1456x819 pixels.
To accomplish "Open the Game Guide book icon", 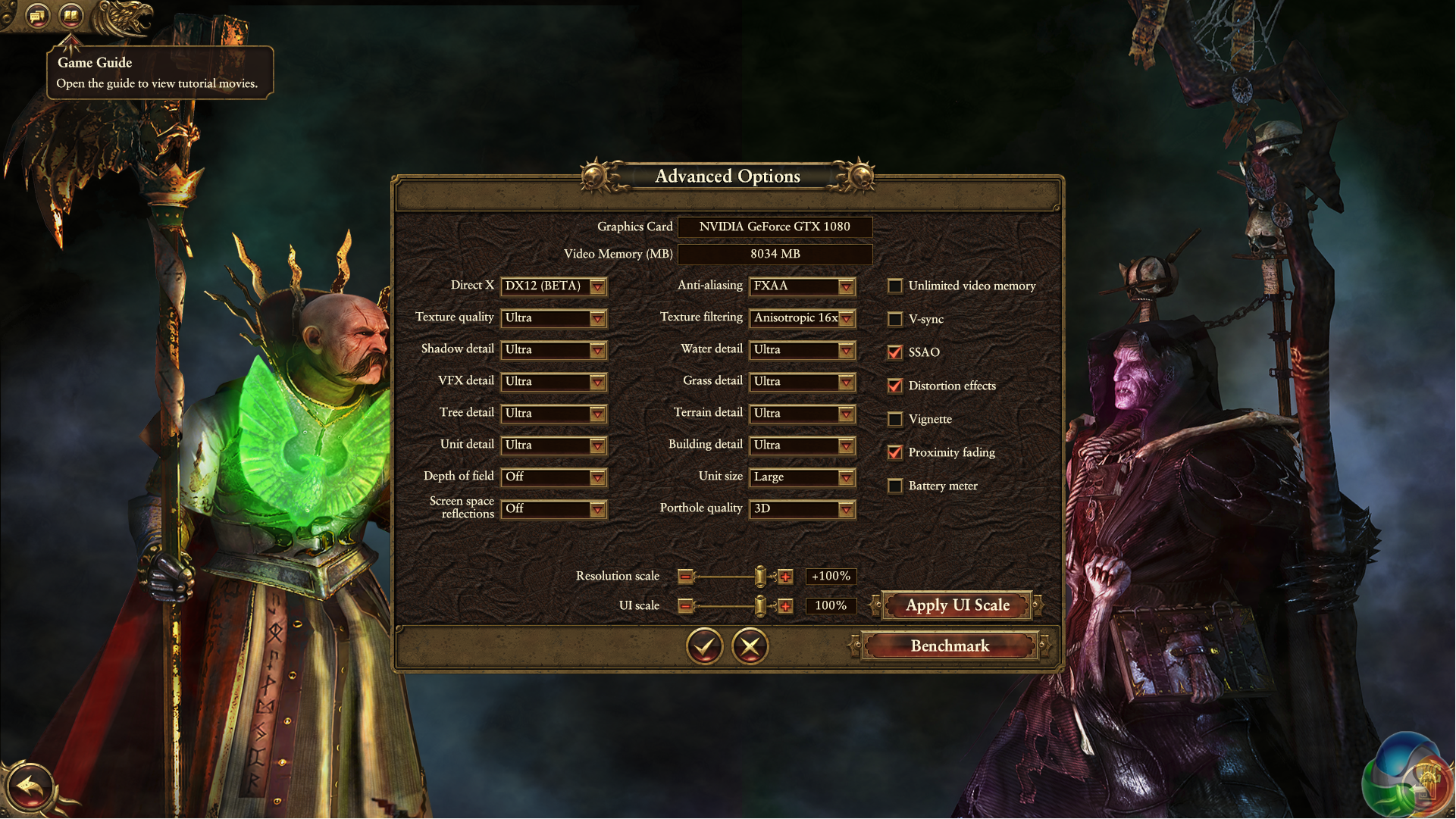I will pos(71,15).
